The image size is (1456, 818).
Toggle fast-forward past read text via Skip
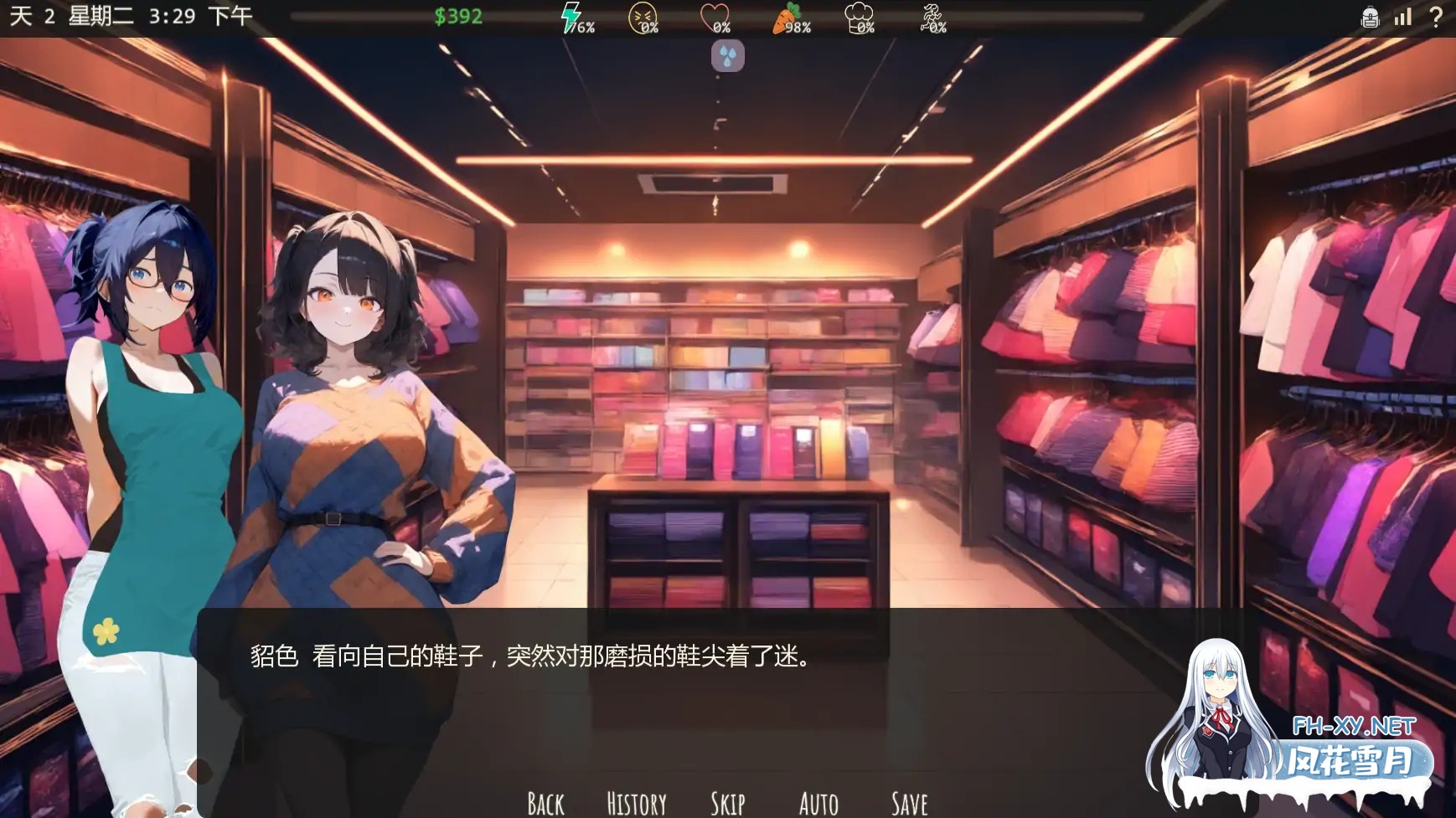pos(729,801)
